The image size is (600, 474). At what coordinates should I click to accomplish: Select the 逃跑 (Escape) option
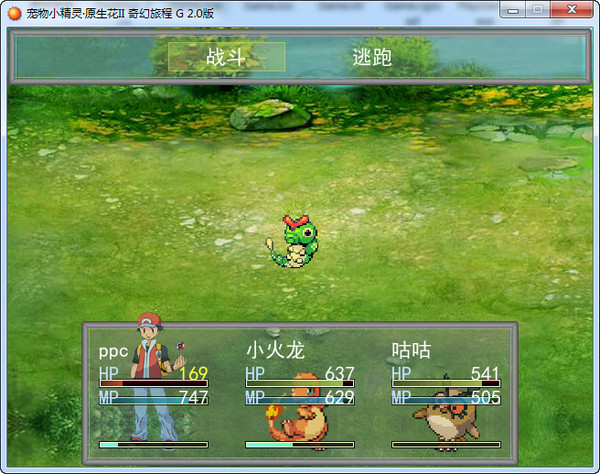point(372,57)
